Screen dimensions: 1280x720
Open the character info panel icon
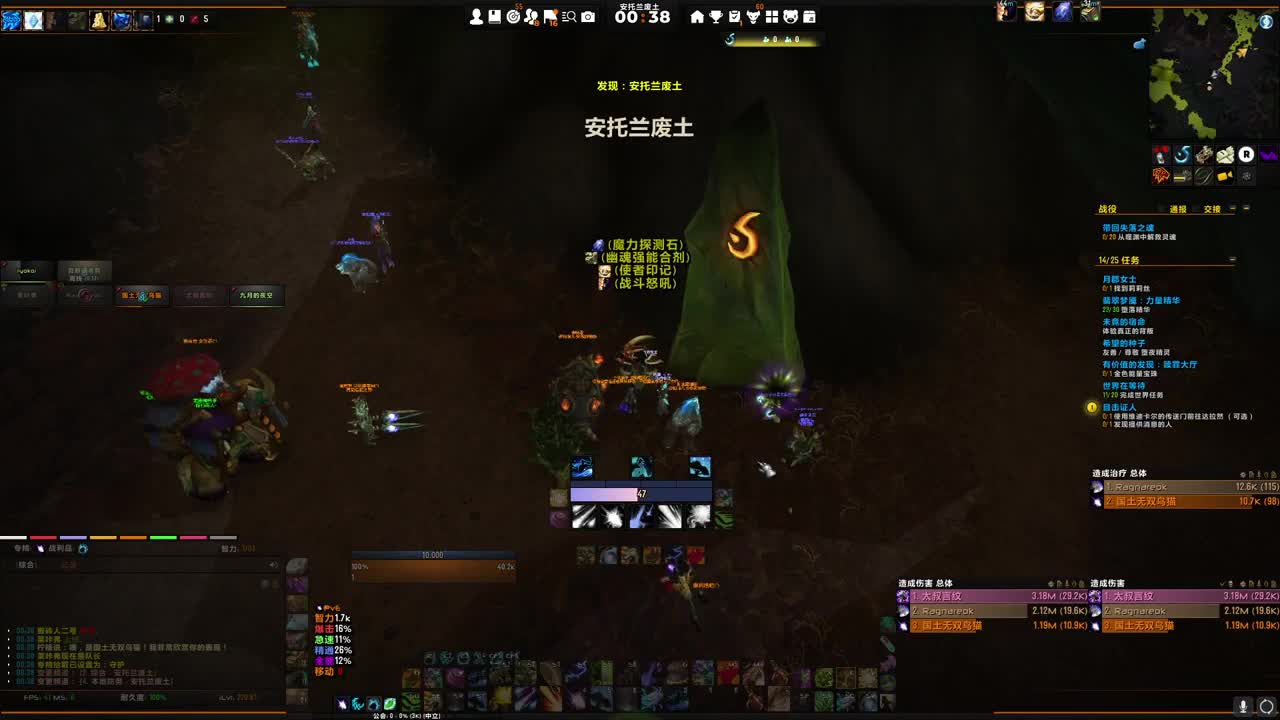pyautogui.click(x=474, y=14)
